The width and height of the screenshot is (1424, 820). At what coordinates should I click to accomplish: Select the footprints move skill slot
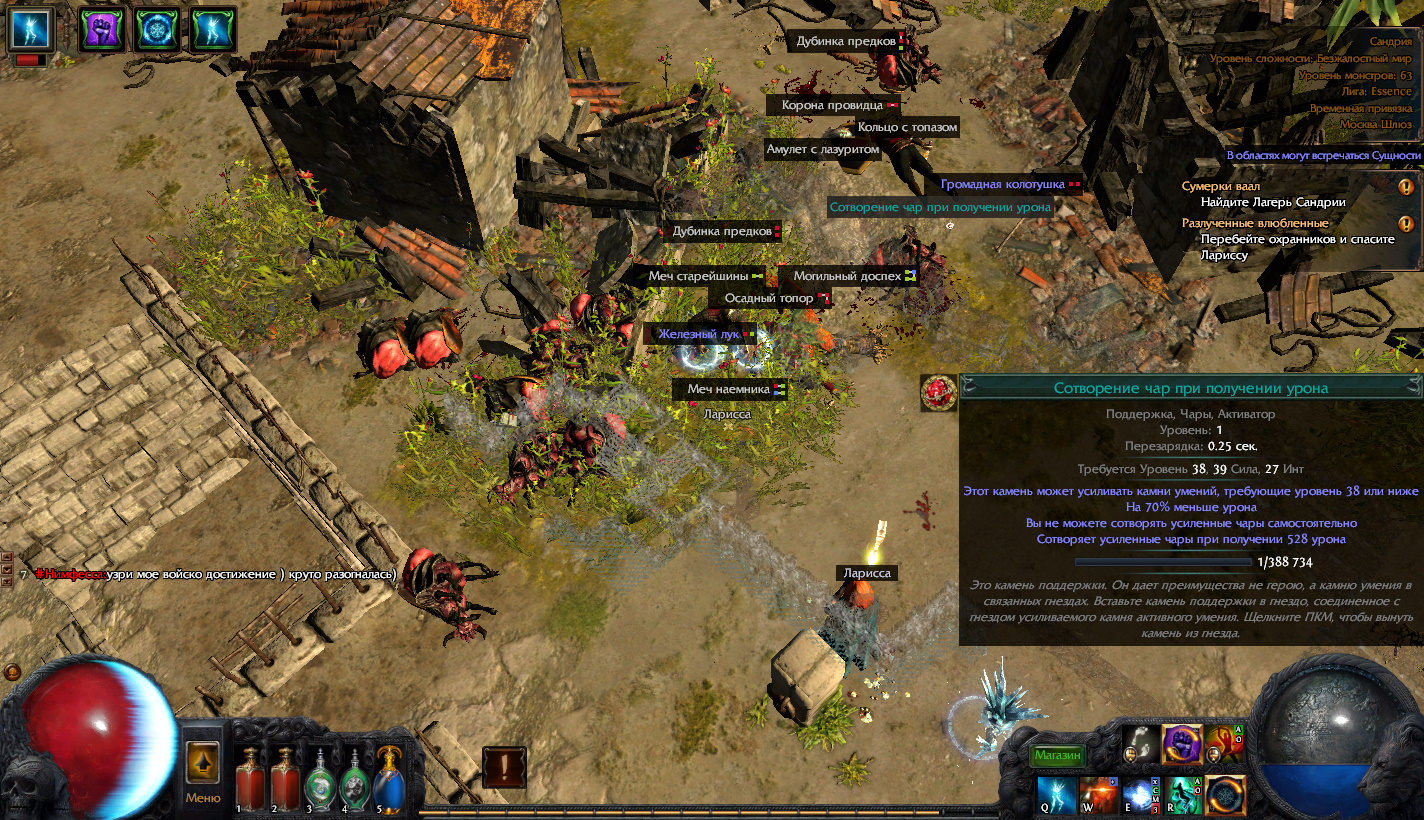tap(1141, 744)
